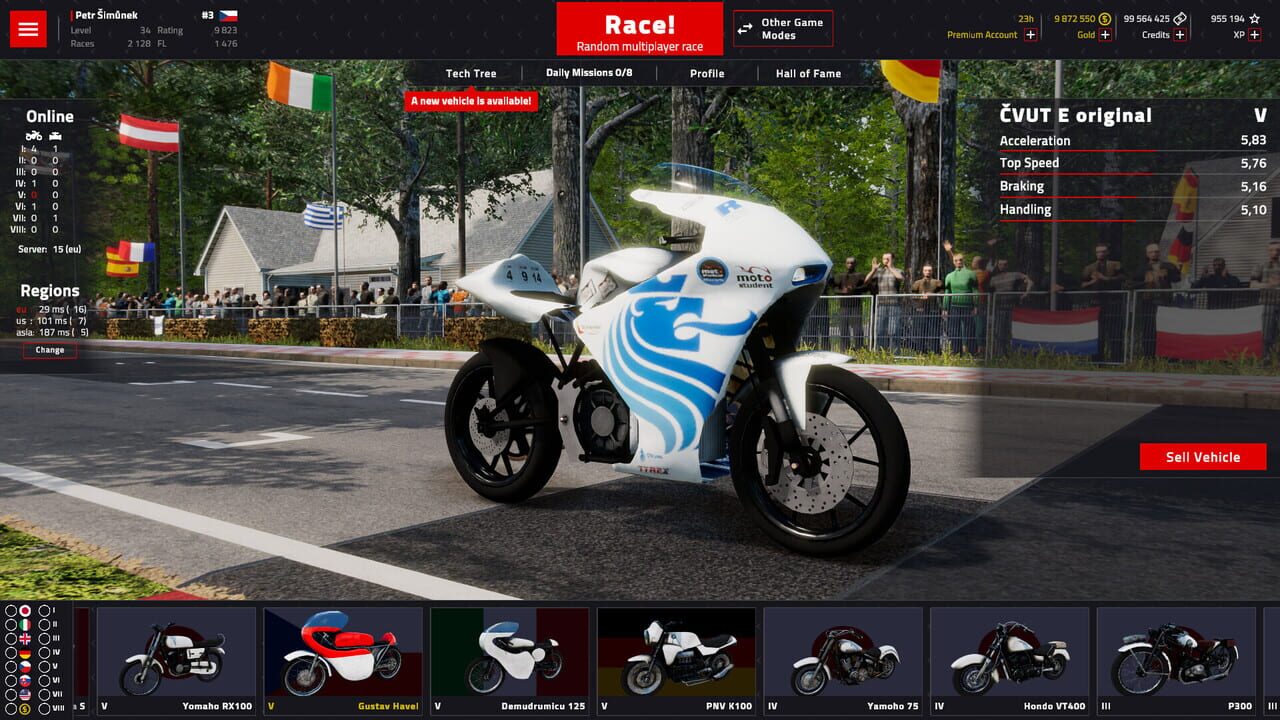
Task: Select the Japanese flag vehicle filter
Action: click(25, 611)
